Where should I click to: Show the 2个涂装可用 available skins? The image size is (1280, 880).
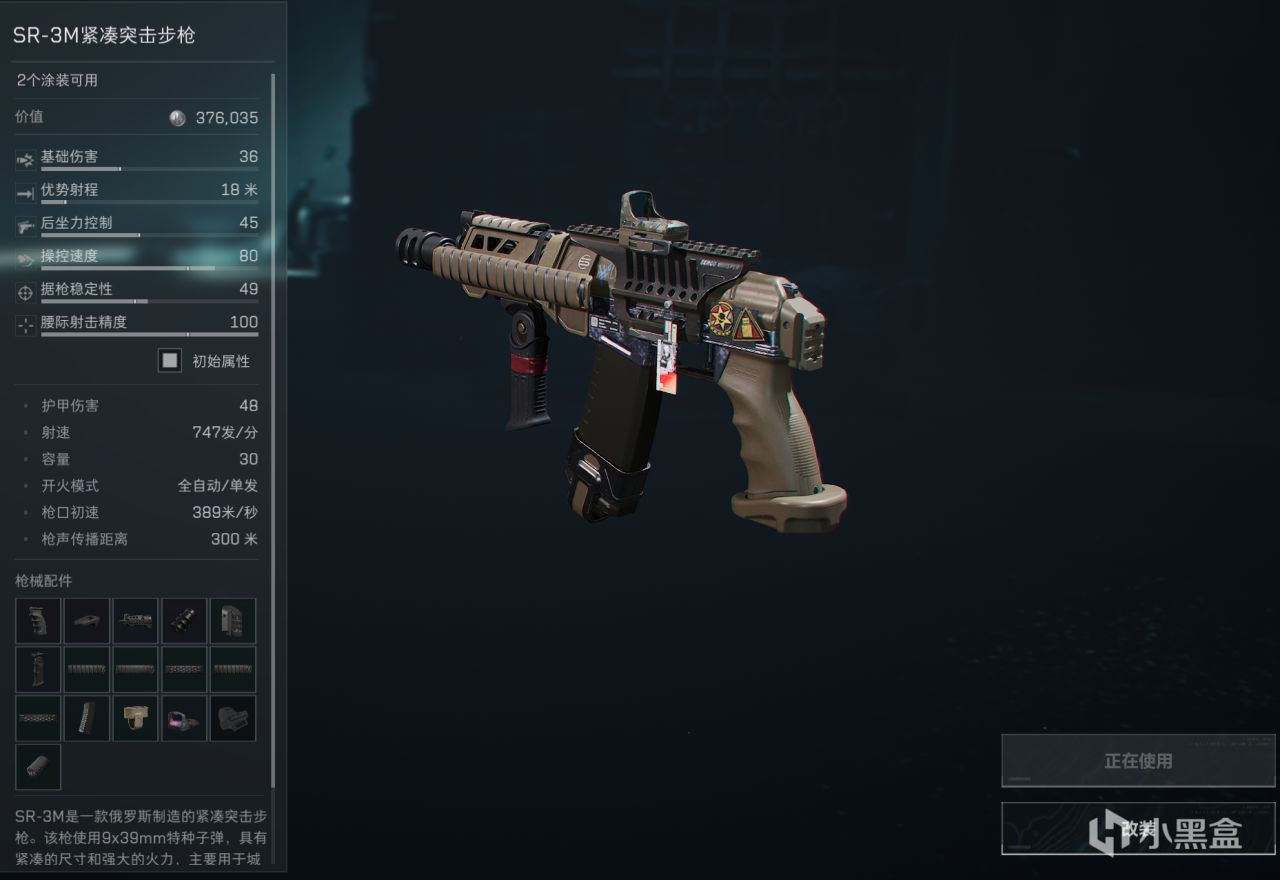click(x=58, y=80)
